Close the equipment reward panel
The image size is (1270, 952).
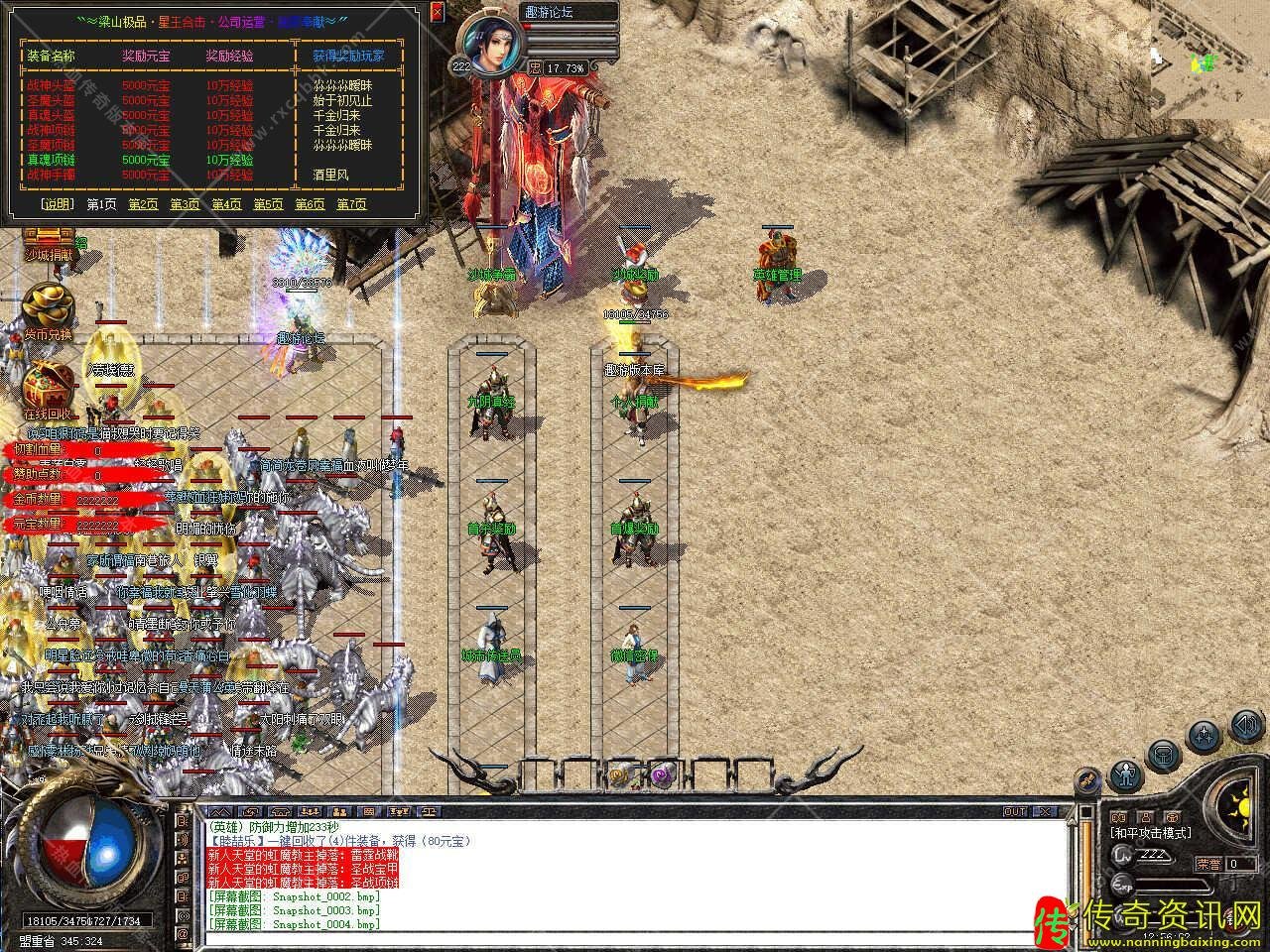pyautogui.click(x=438, y=12)
